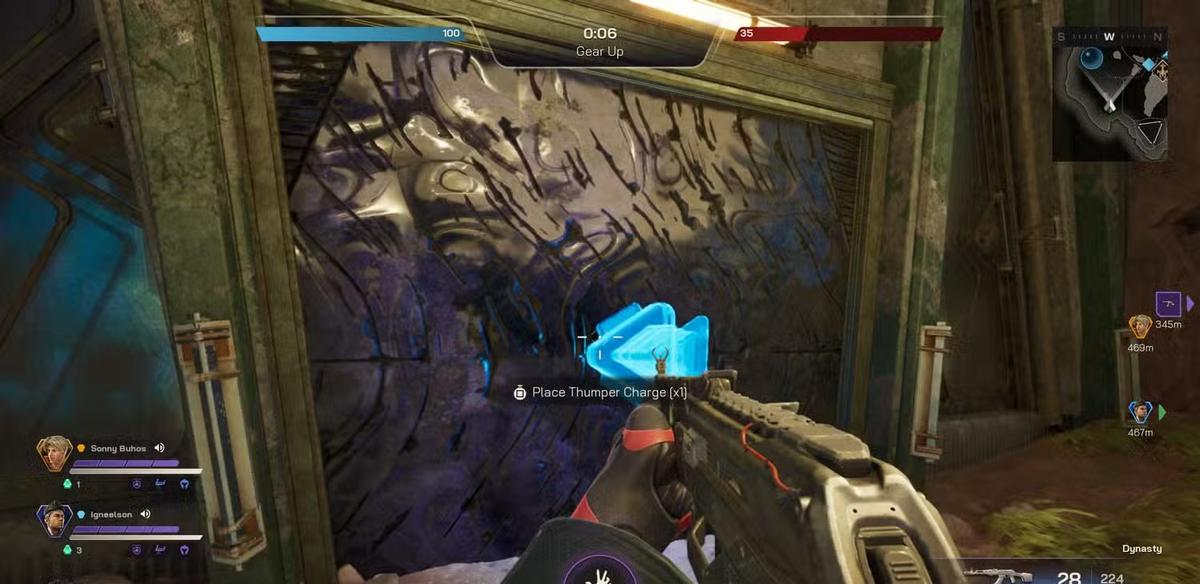Click the teammate marker showing 467m
1200x584 pixels.
point(1140,412)
